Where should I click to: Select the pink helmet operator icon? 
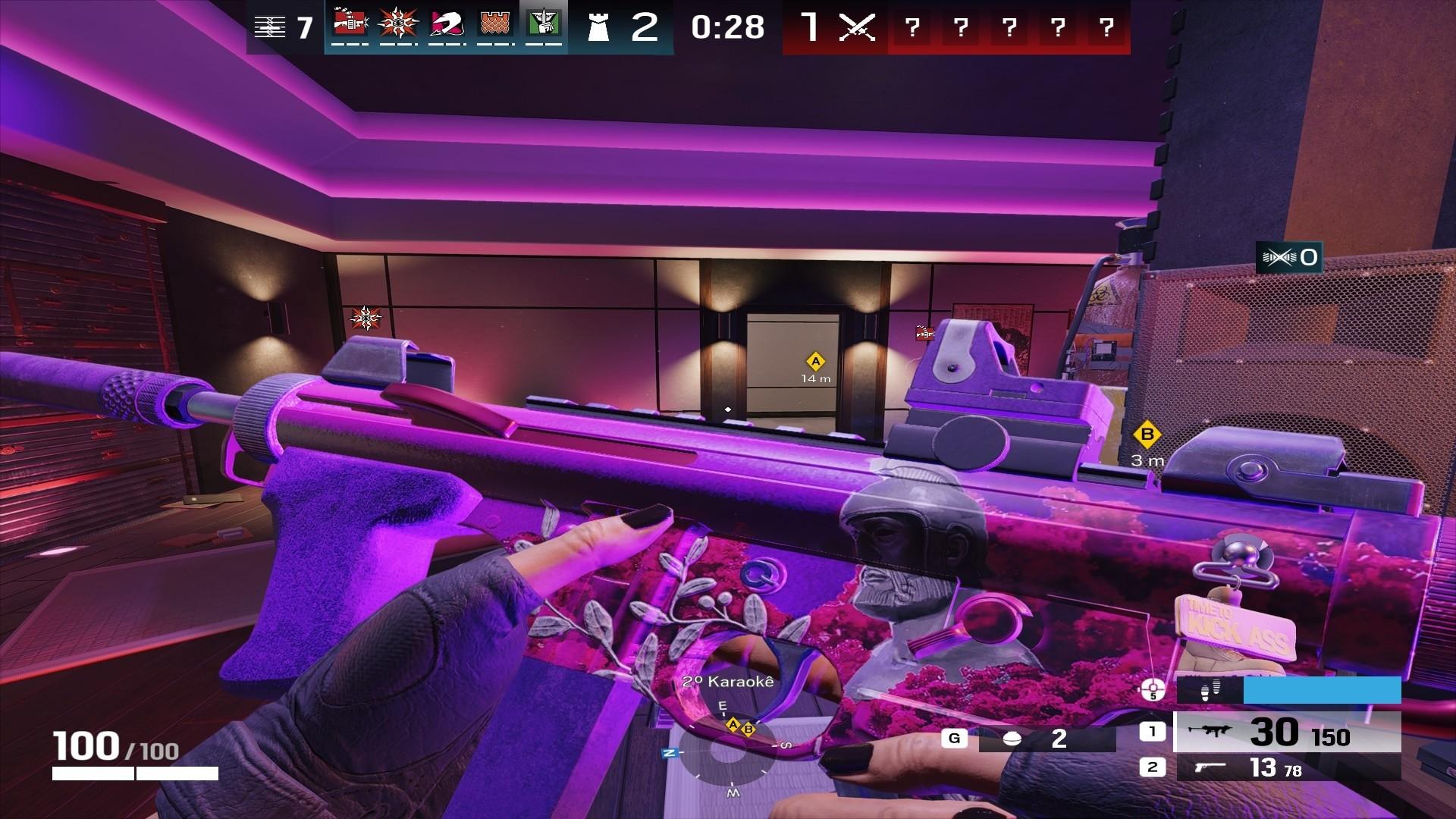tap(447, 24)
